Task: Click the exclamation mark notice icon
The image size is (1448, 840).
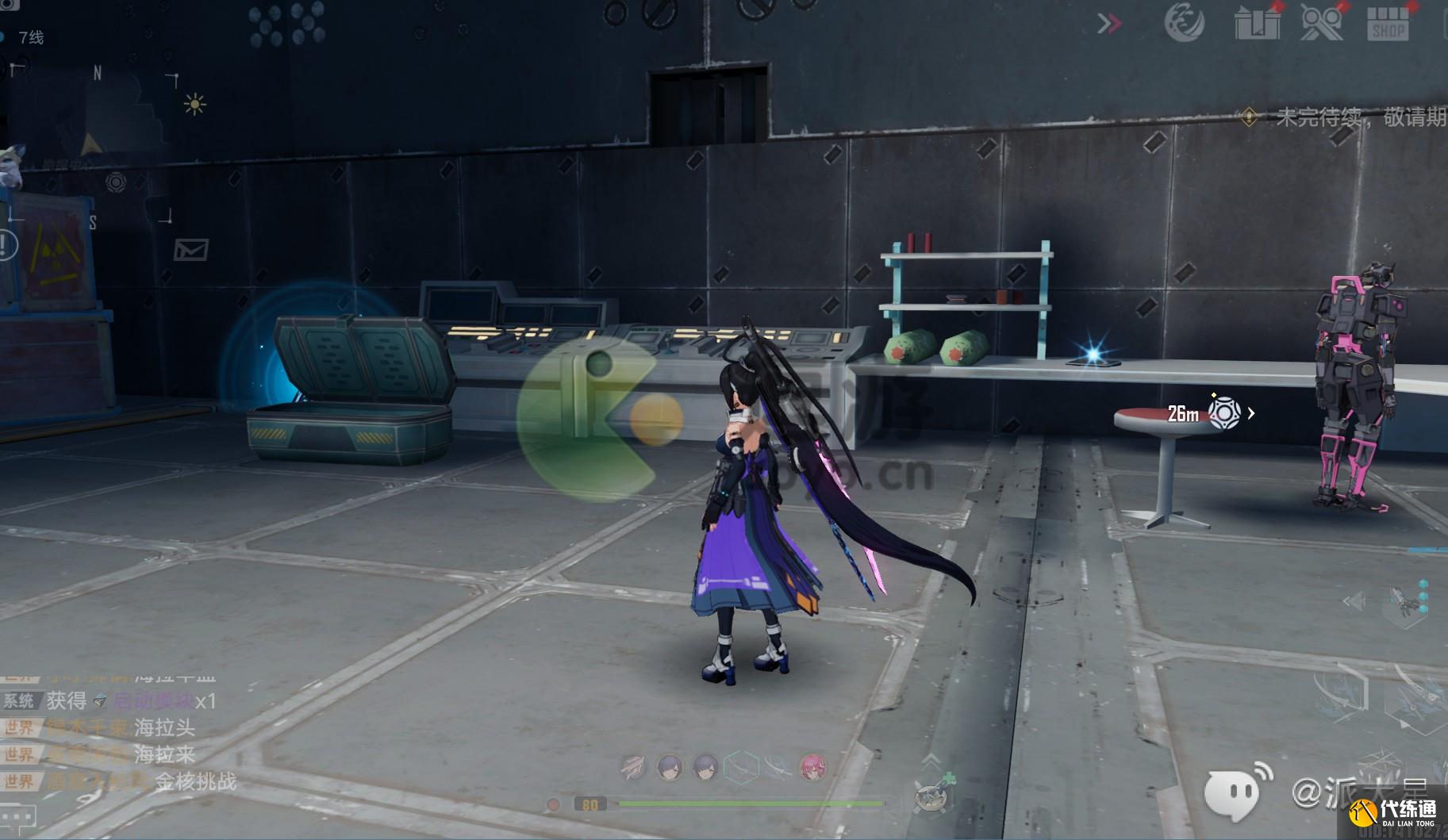Action: coord(7,245)
